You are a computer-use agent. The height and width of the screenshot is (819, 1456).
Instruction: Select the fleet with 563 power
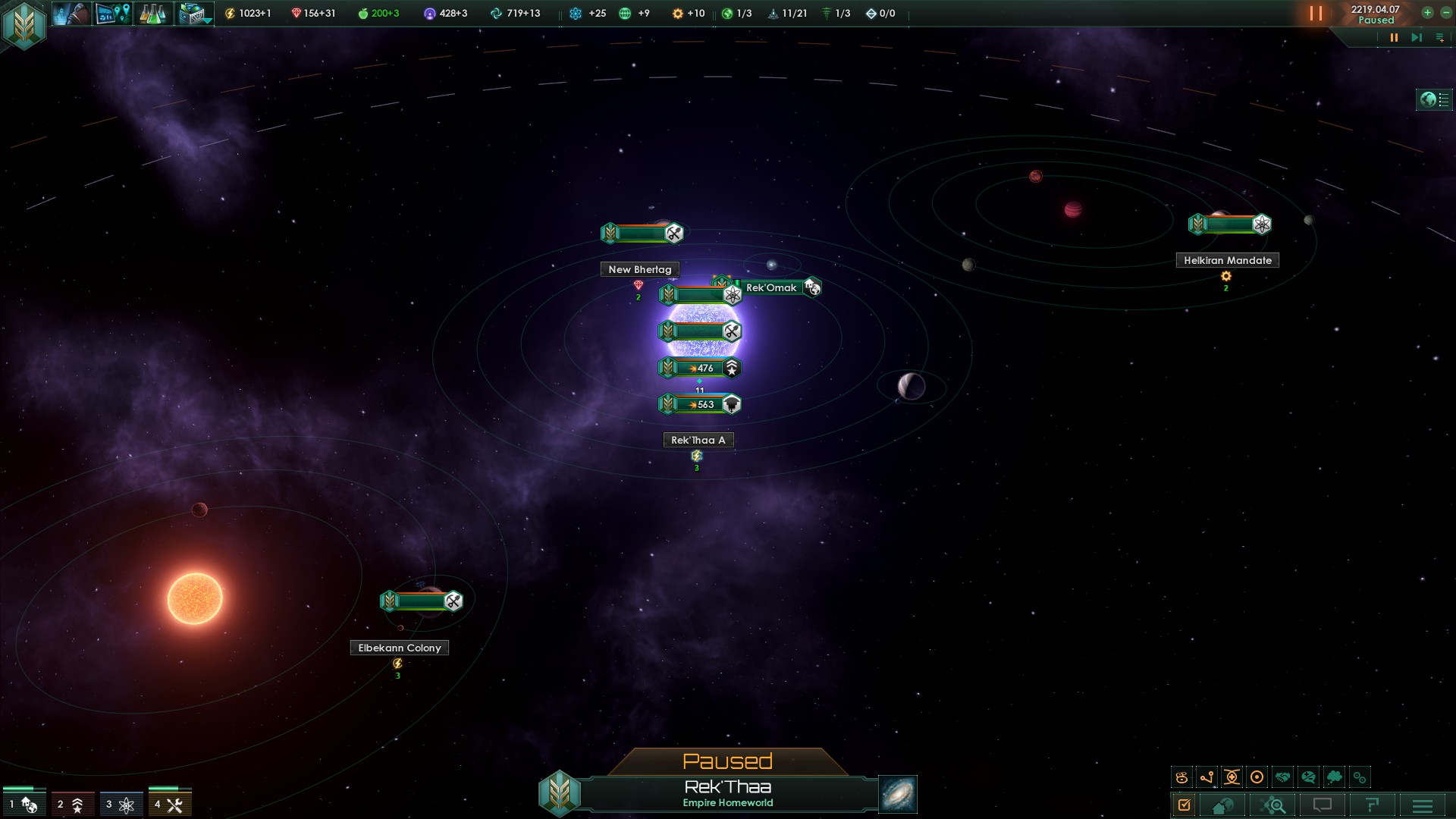point(699,404)
